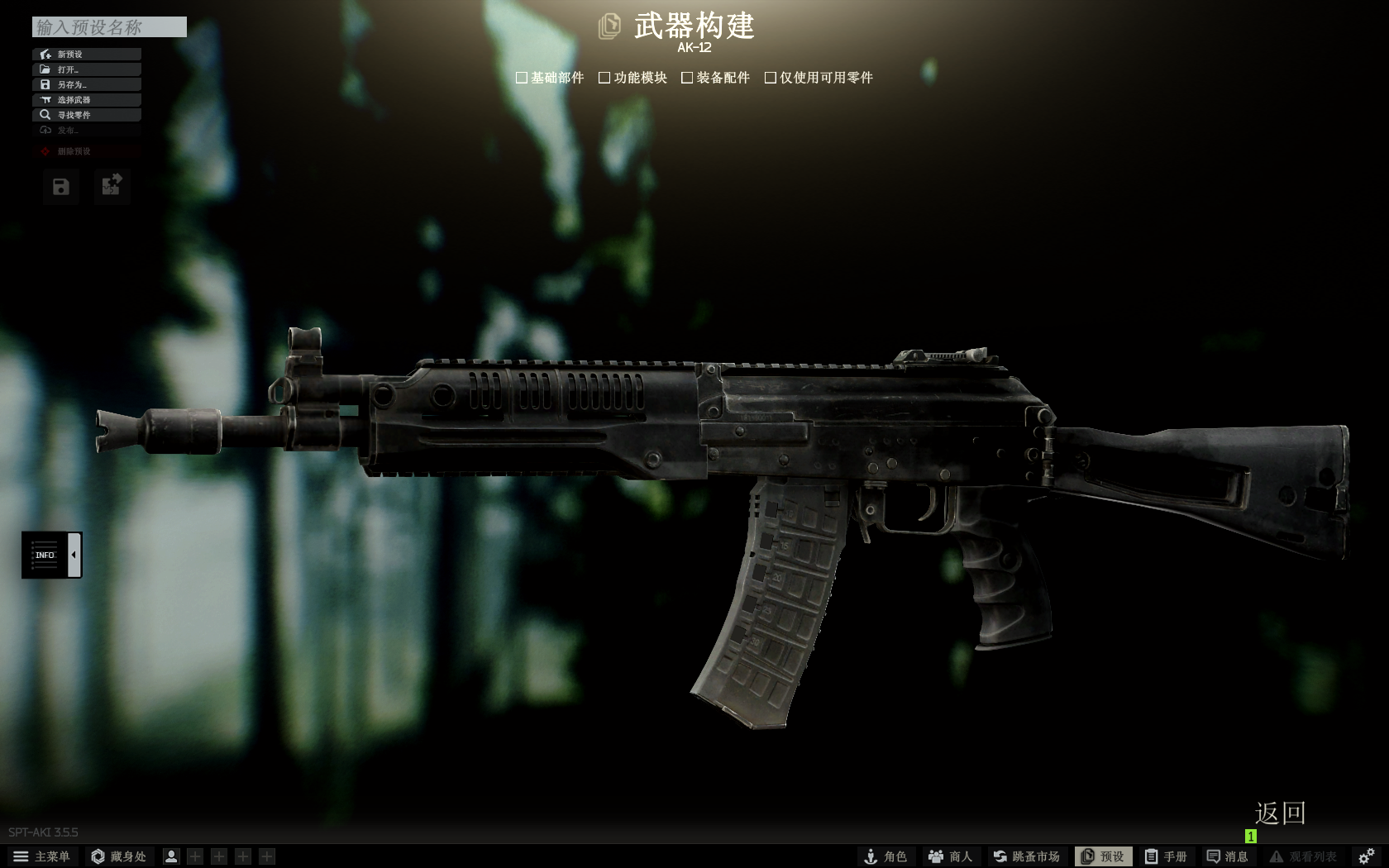The width and height of the screenshot is (1389, 868).
Task: Expand the 装备配件 checkbox option
Action: click(x=686, y=77)
